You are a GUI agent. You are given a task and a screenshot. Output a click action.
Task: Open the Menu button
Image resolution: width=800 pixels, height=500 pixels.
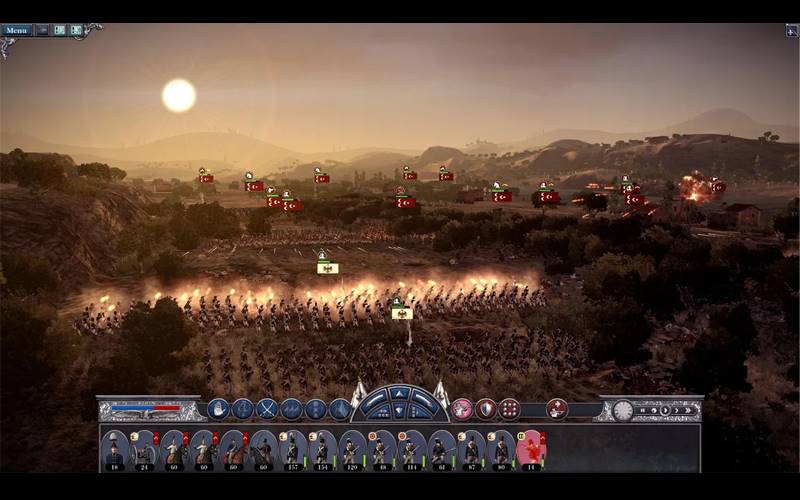click(x=16, y=30)
